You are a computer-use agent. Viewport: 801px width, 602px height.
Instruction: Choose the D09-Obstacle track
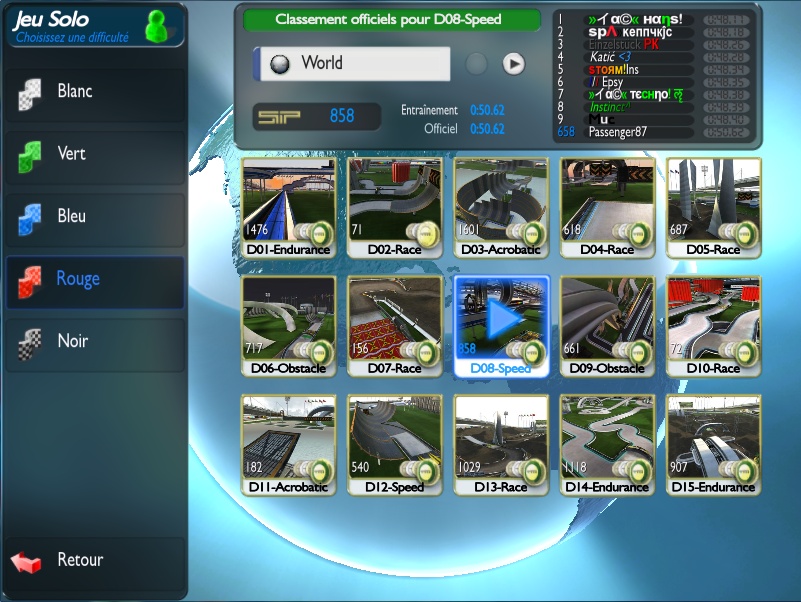point(607,319)
